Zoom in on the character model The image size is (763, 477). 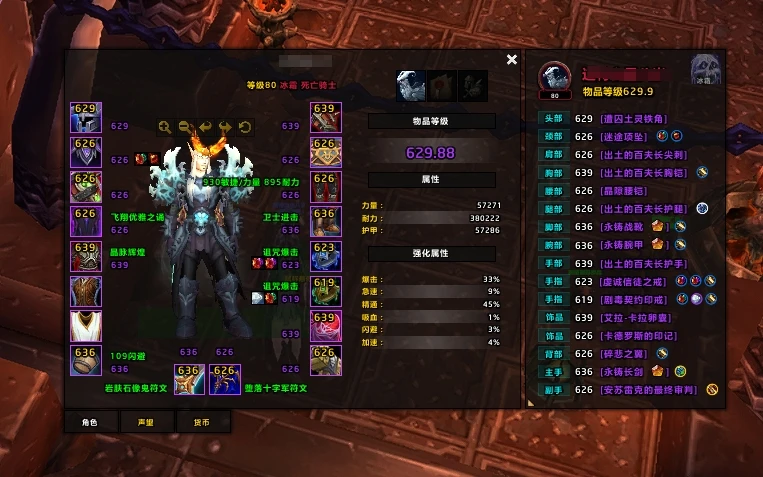tap(165, 127)
